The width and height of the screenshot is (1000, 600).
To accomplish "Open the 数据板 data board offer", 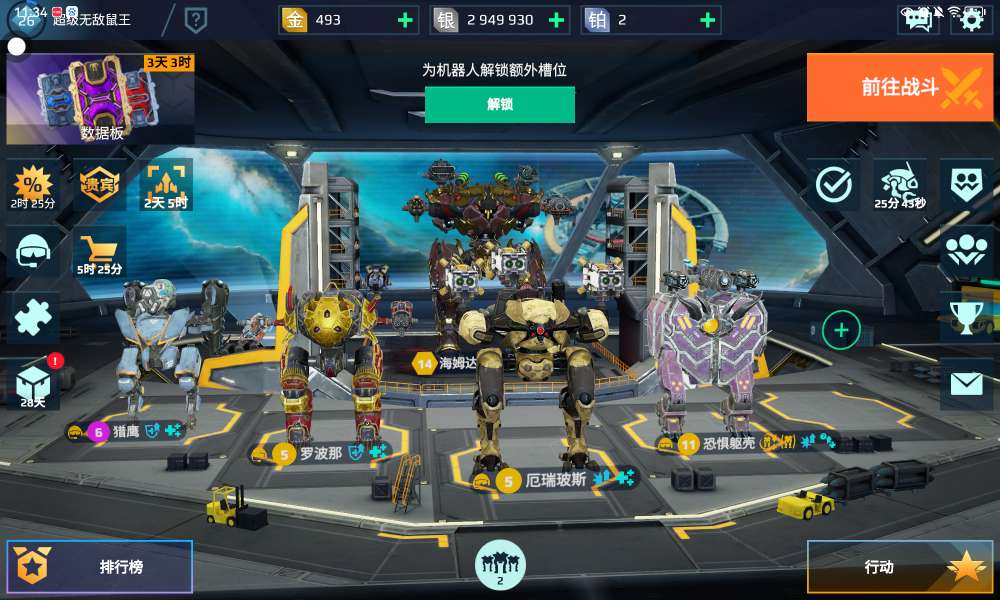I will pos(101,100).
